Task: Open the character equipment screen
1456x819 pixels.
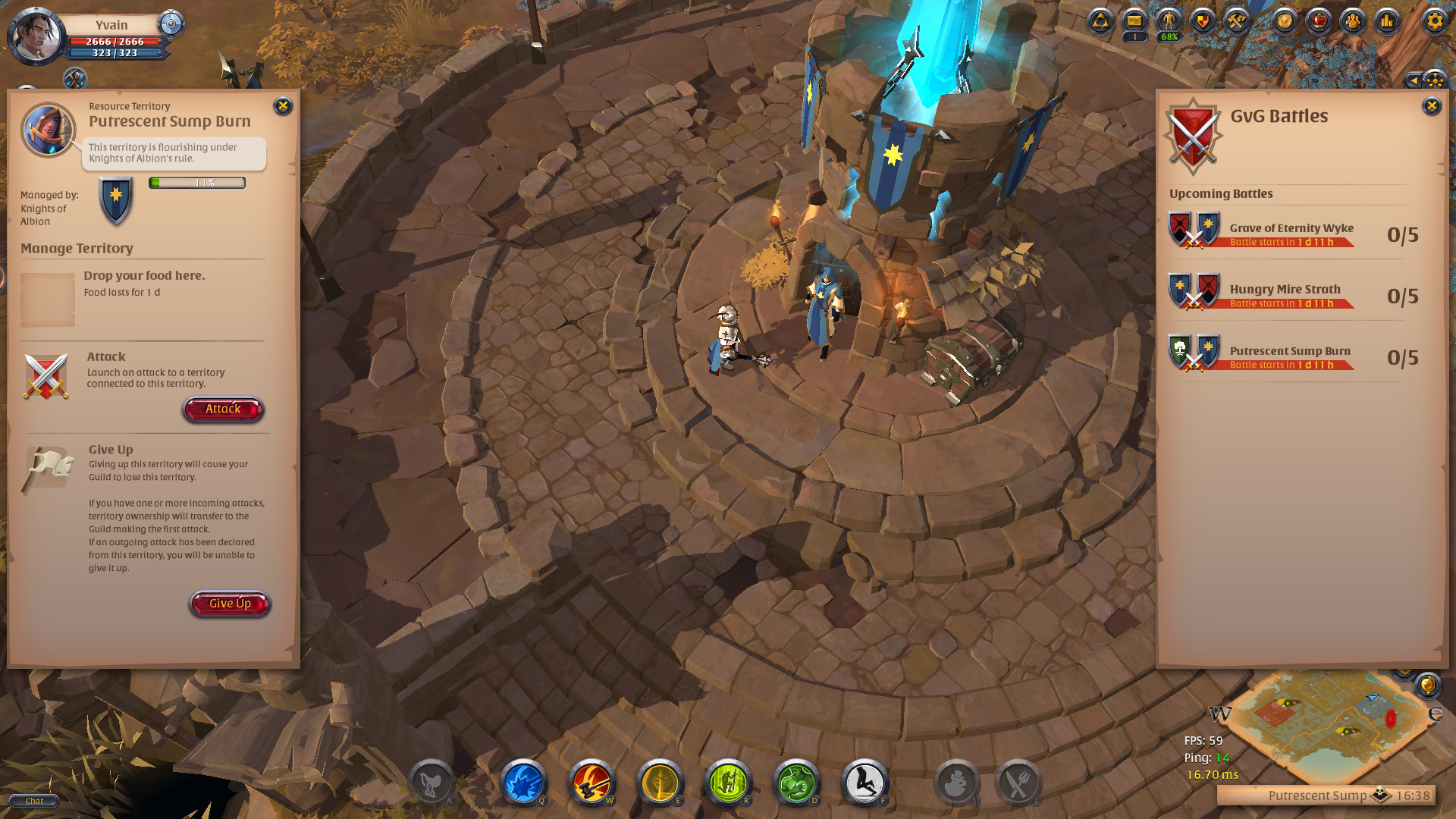Action: [1168, 21]
